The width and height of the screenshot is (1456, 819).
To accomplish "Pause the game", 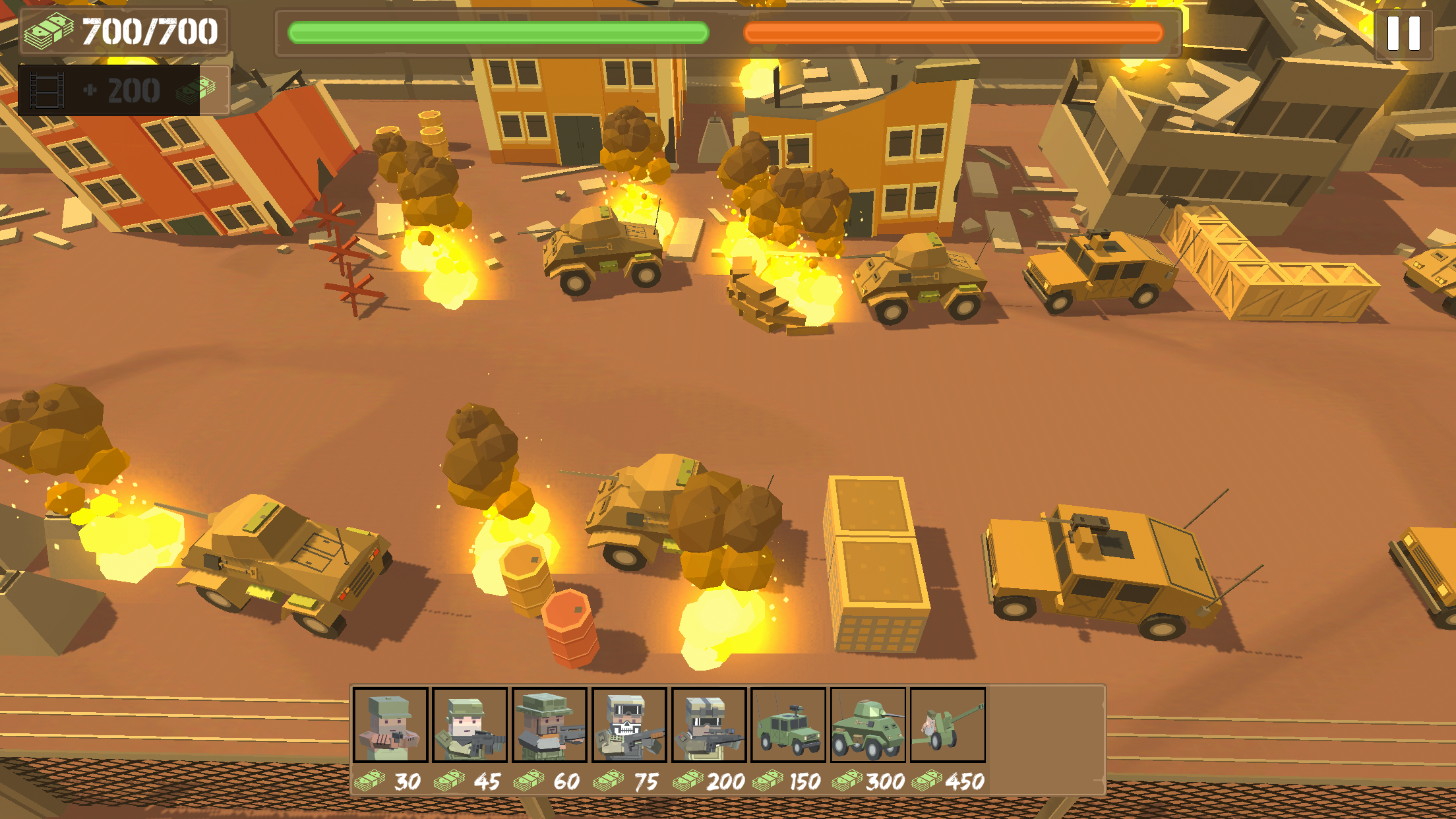I will [x=1403, y=33].
